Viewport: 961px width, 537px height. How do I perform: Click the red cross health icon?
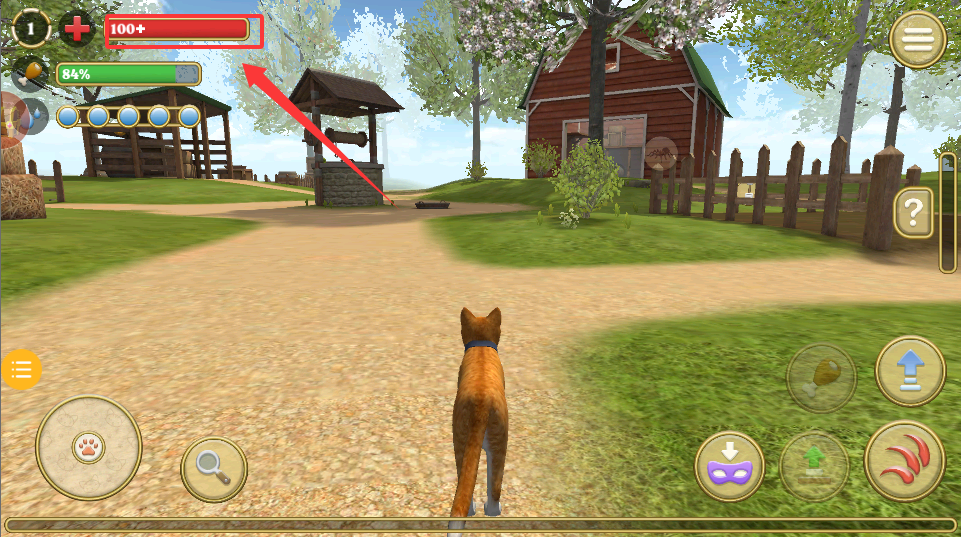[77, 29]
